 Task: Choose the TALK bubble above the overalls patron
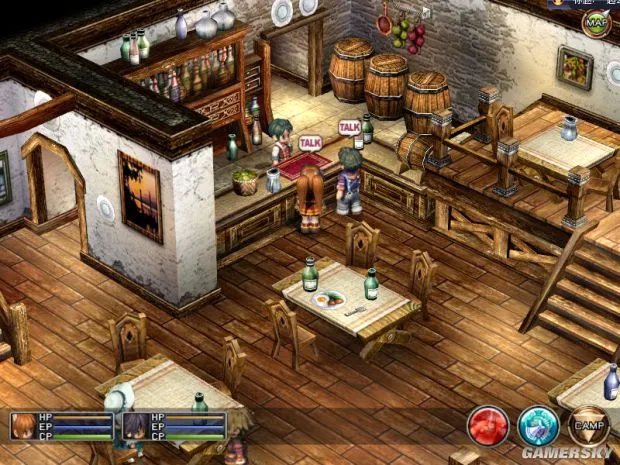click(x=349, y=127)
